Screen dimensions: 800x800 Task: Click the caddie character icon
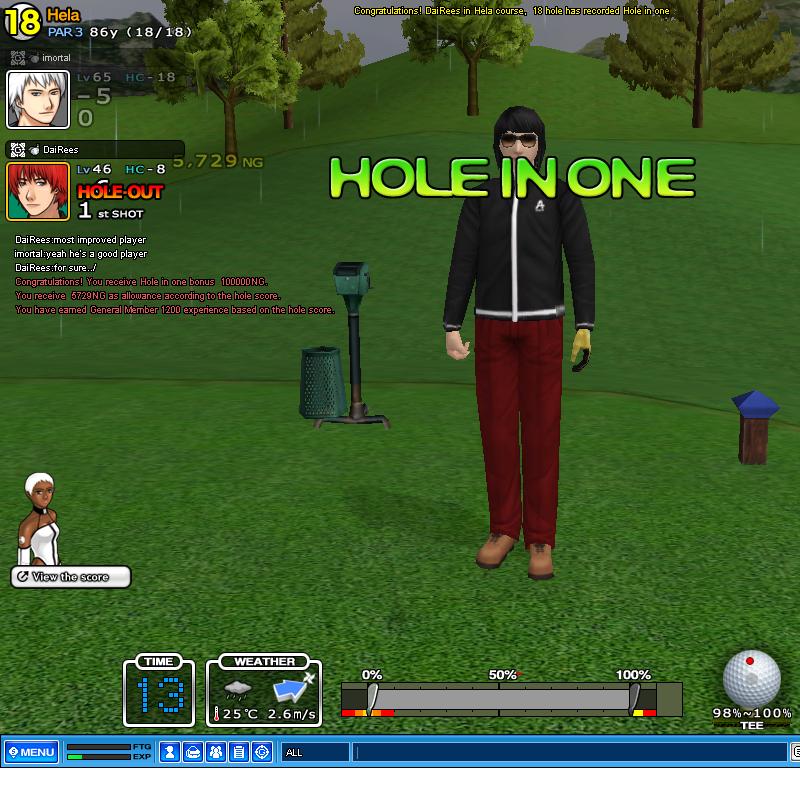click(x=40, y=520)
